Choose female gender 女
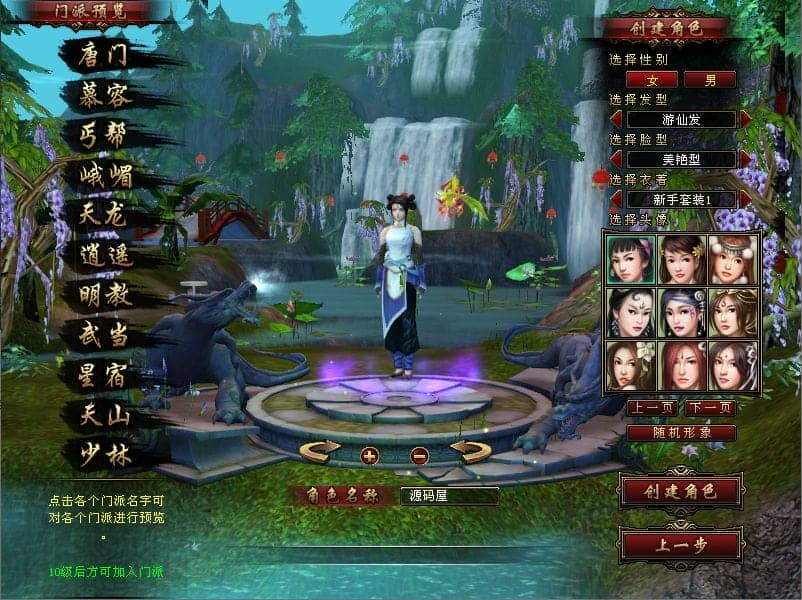This screenshot has height=600, width=802. (652, 79)
